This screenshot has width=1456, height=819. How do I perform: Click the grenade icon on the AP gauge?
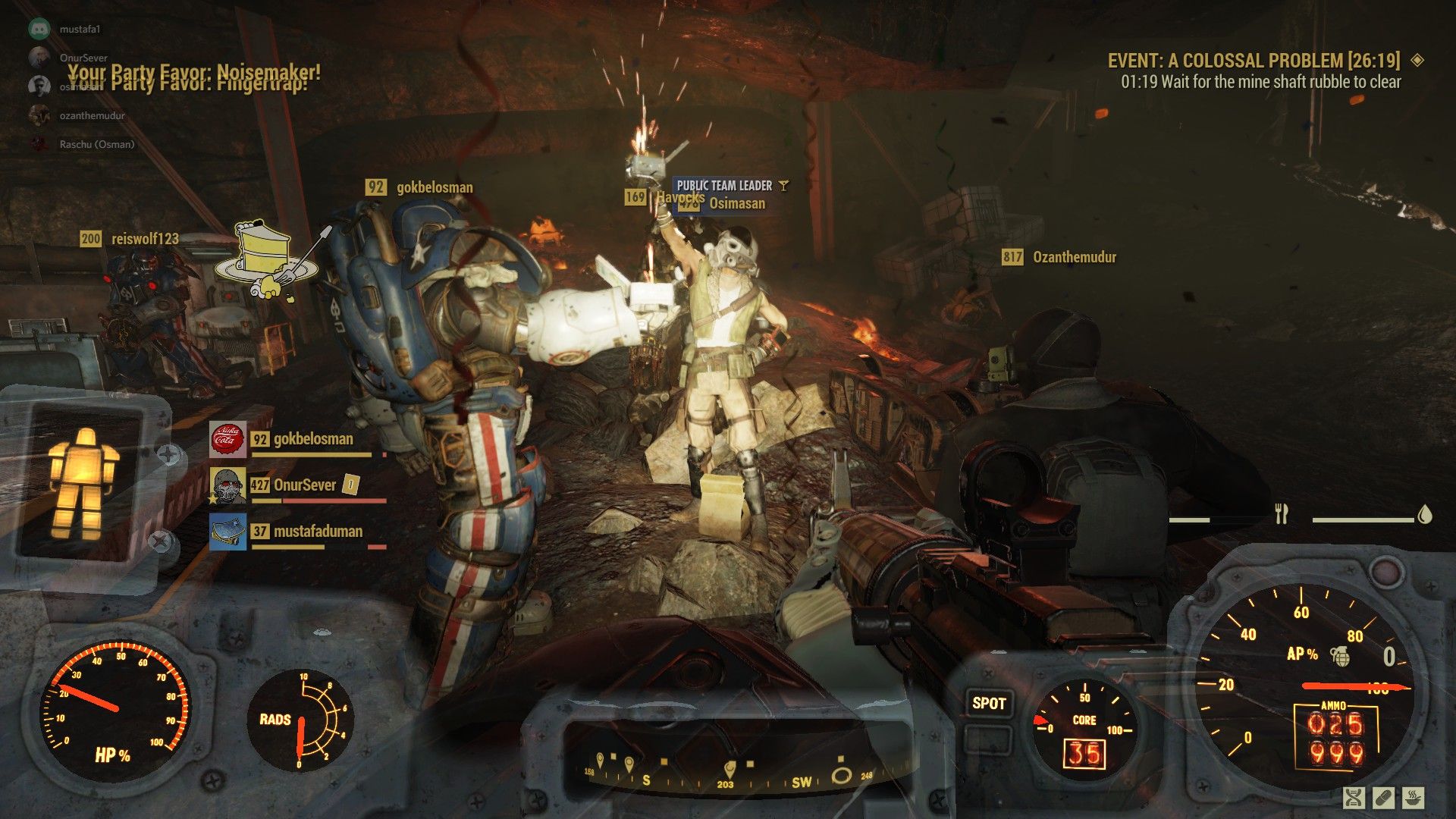[x=1341, y=656]
